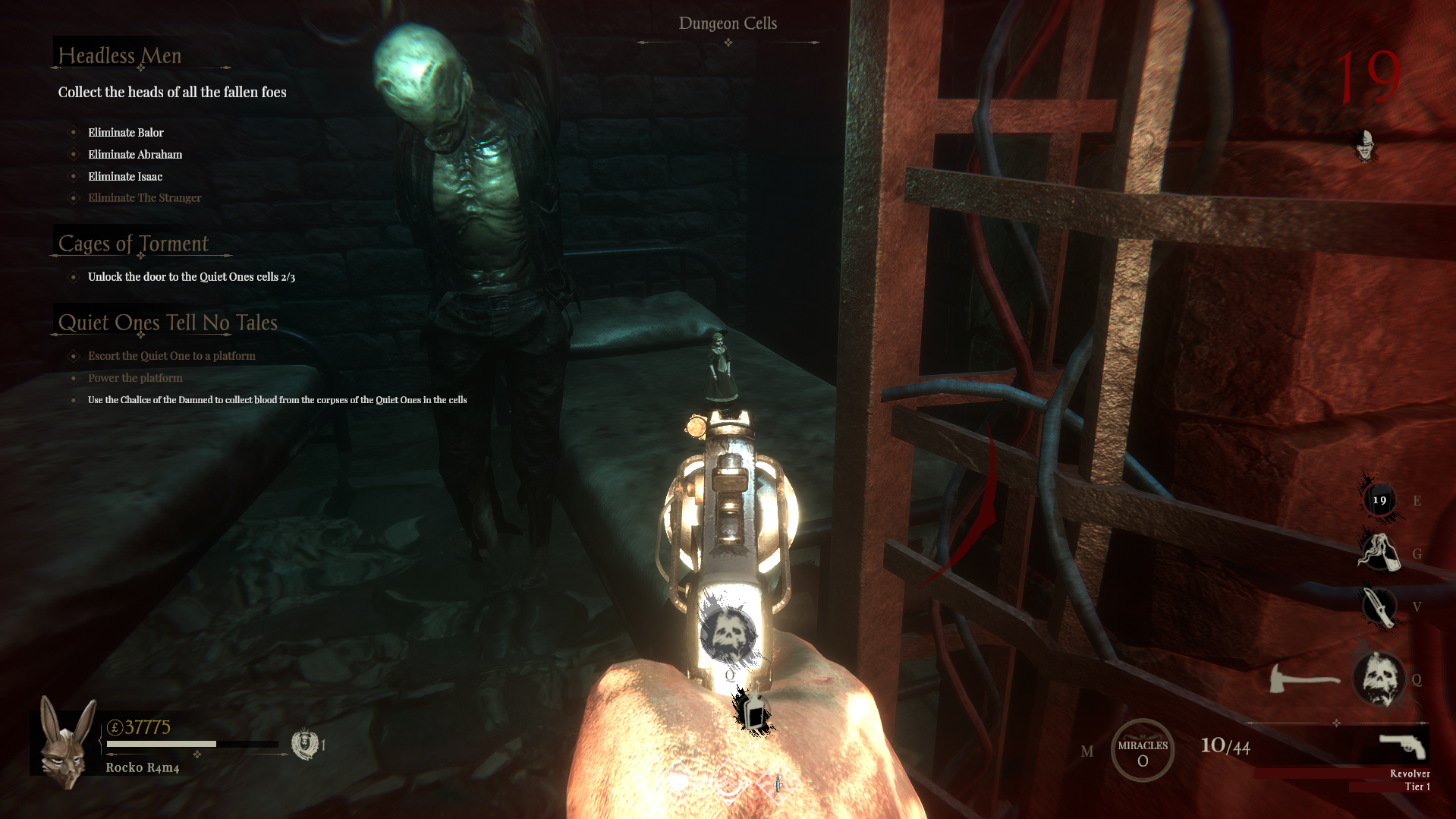This screenshot has height=819, width=1456.
Task: Select the knife icon beside V
Action: [x=1379, y=607]
